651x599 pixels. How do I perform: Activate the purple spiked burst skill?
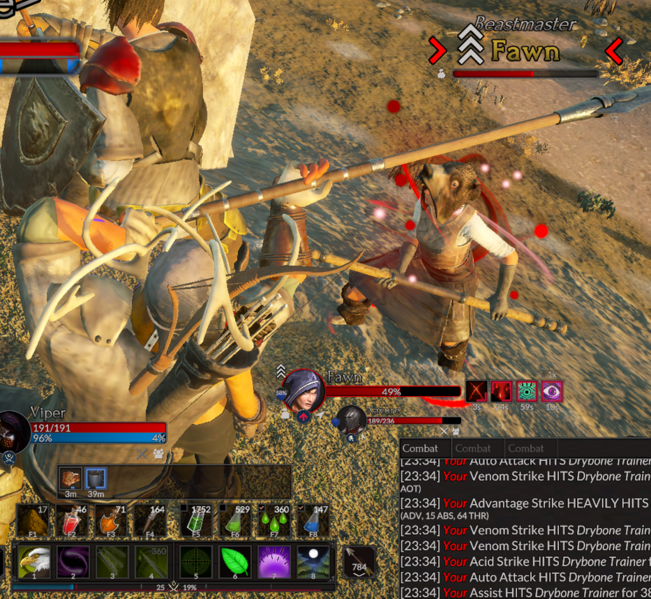click(x=274, y=562)
